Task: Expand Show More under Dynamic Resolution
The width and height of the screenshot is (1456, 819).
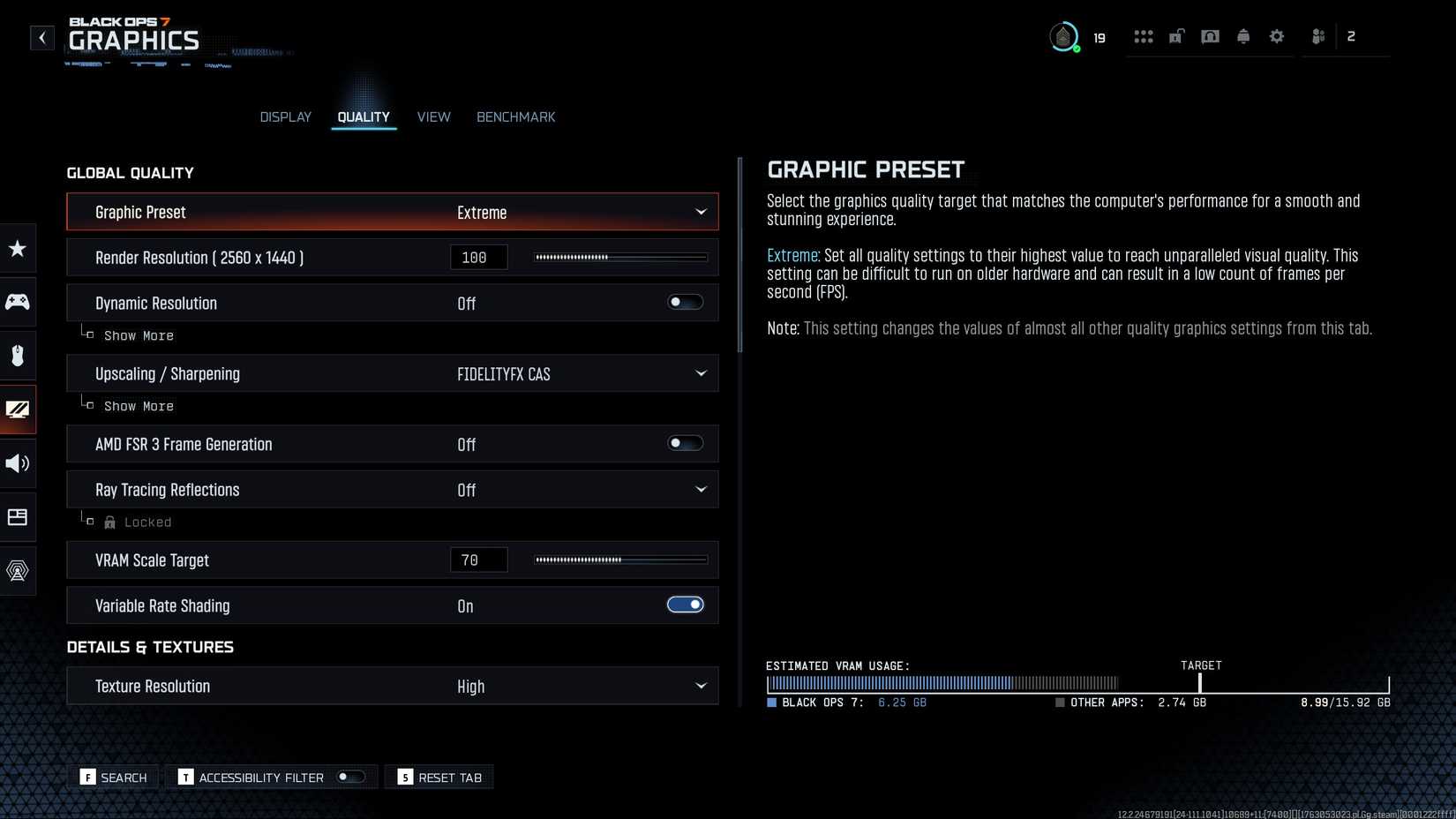Action: click(138, 336)
